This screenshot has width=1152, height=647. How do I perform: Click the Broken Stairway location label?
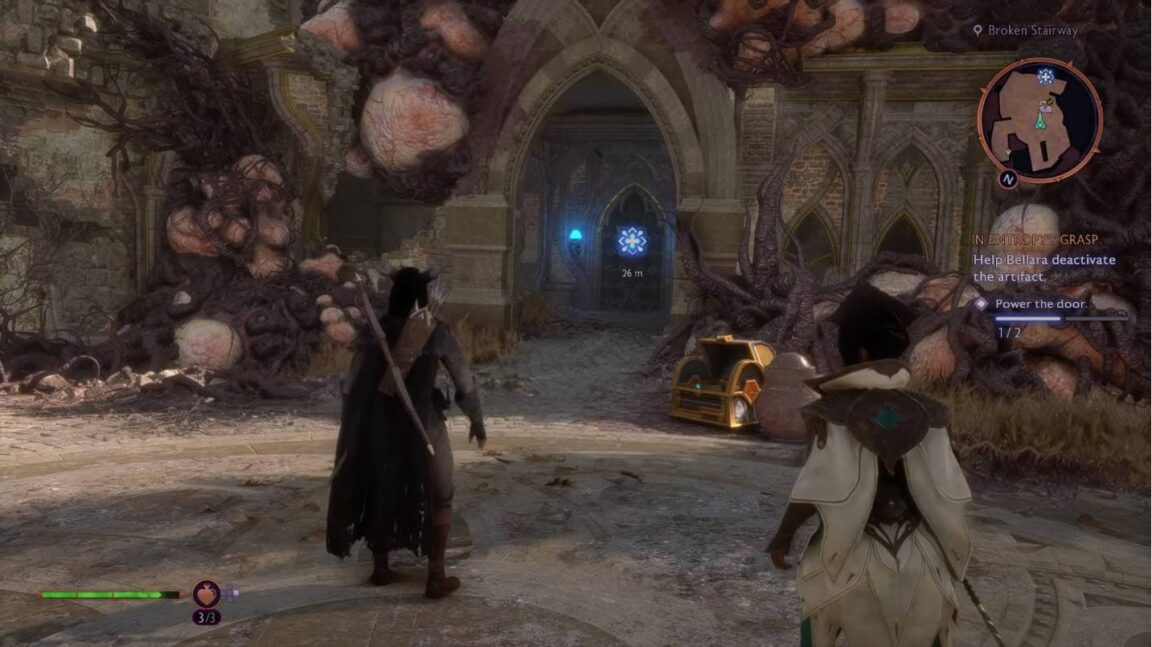(1032, 31)
